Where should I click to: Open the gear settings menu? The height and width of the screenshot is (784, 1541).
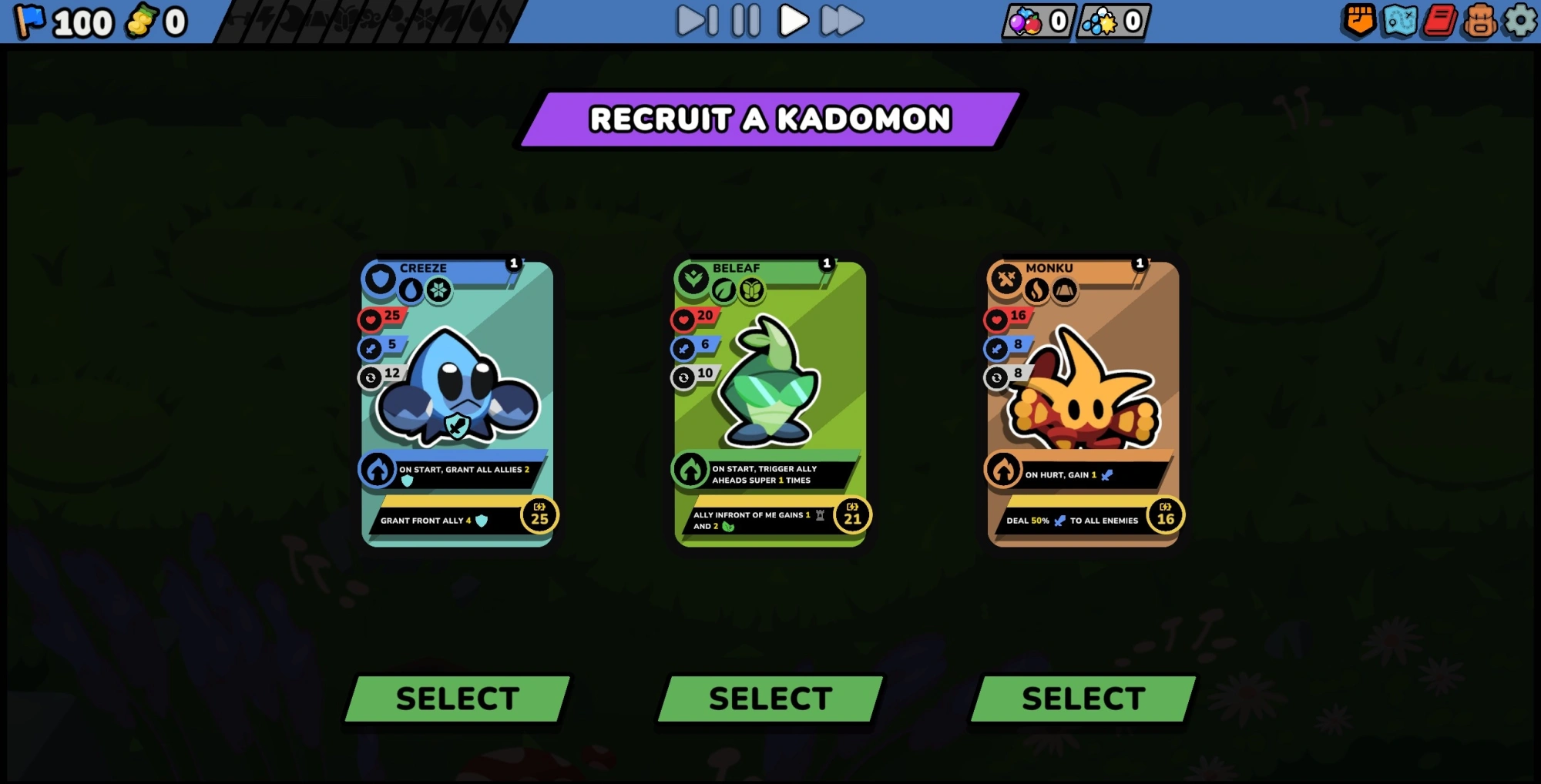pyautogui.click(x=1520, y=21)
